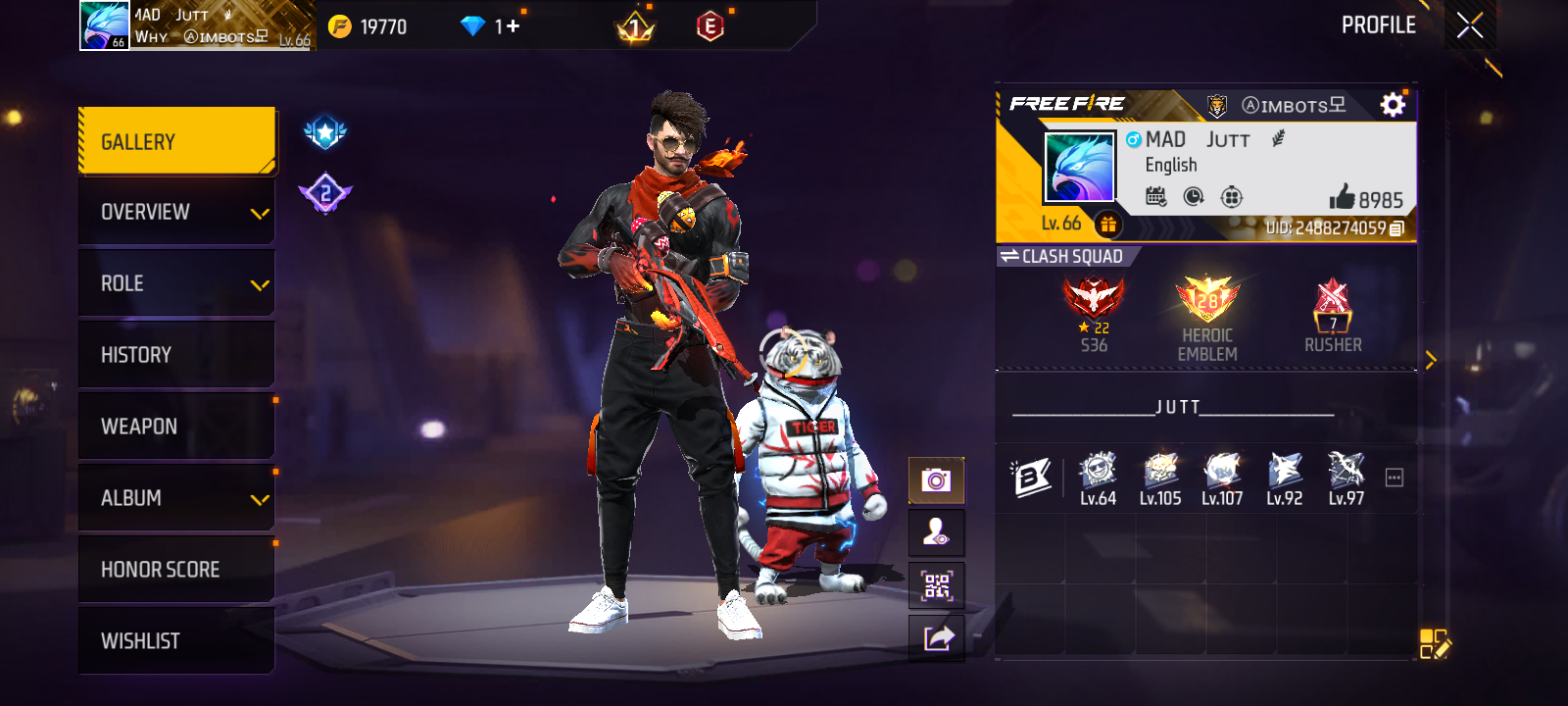
Task: Open the Wishlist
Action: (x=176, y=641)
